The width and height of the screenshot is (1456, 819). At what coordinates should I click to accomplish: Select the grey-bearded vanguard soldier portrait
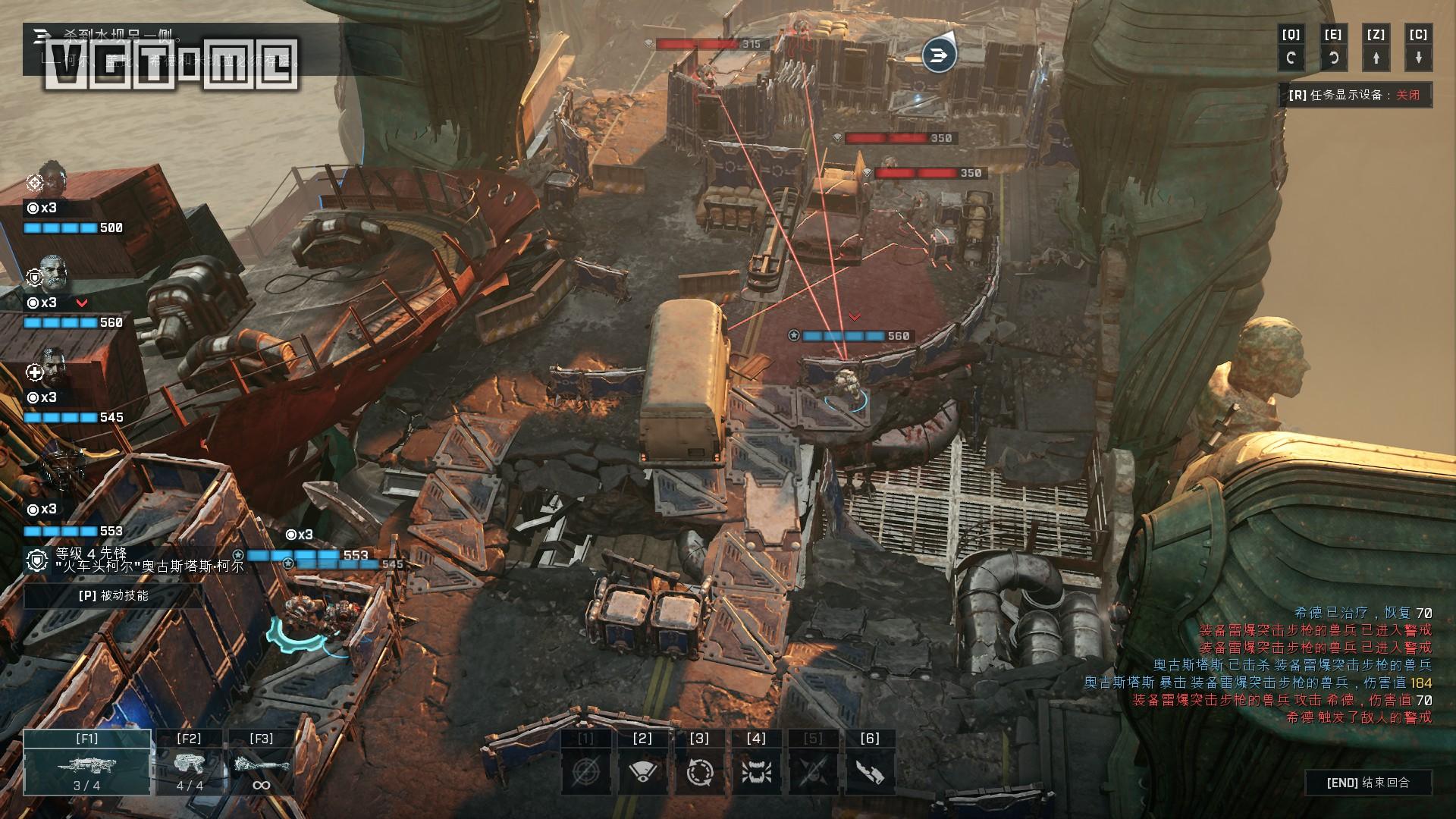coord(53,274)
